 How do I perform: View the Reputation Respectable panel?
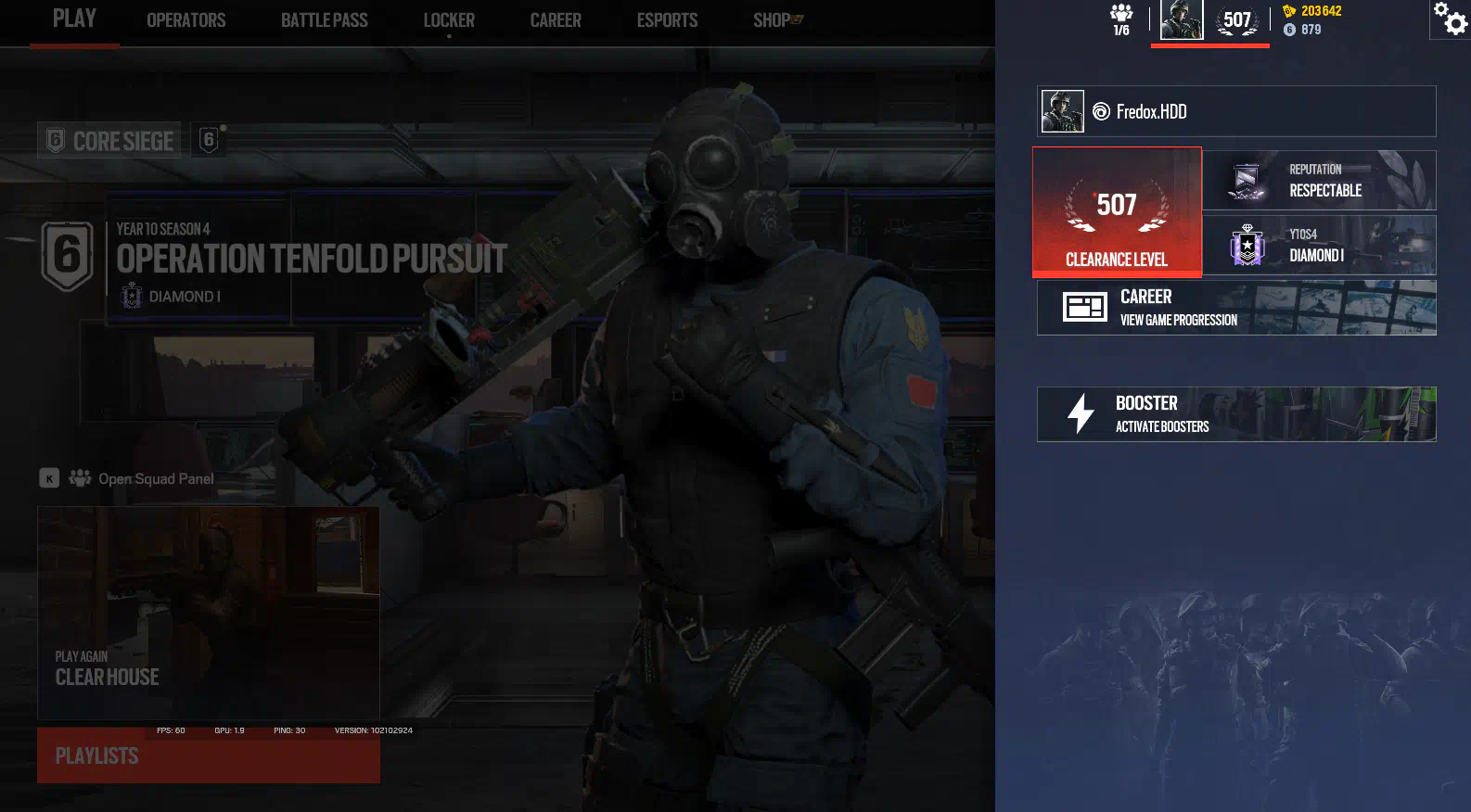click(1319, 181)
